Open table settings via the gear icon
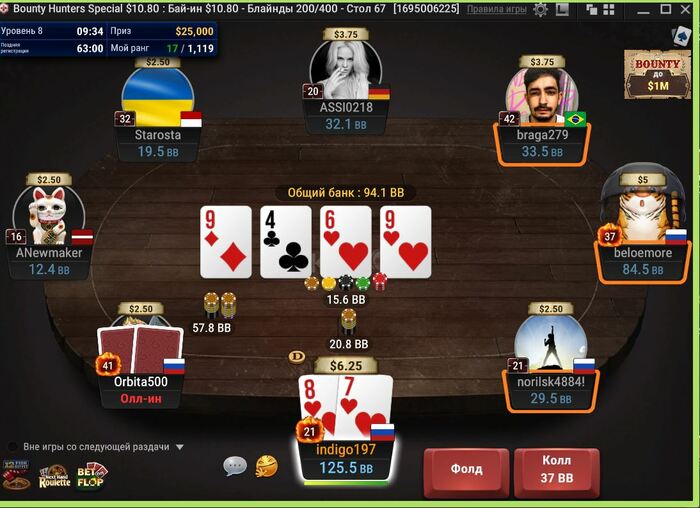700x508 pixels. point(541,9)
